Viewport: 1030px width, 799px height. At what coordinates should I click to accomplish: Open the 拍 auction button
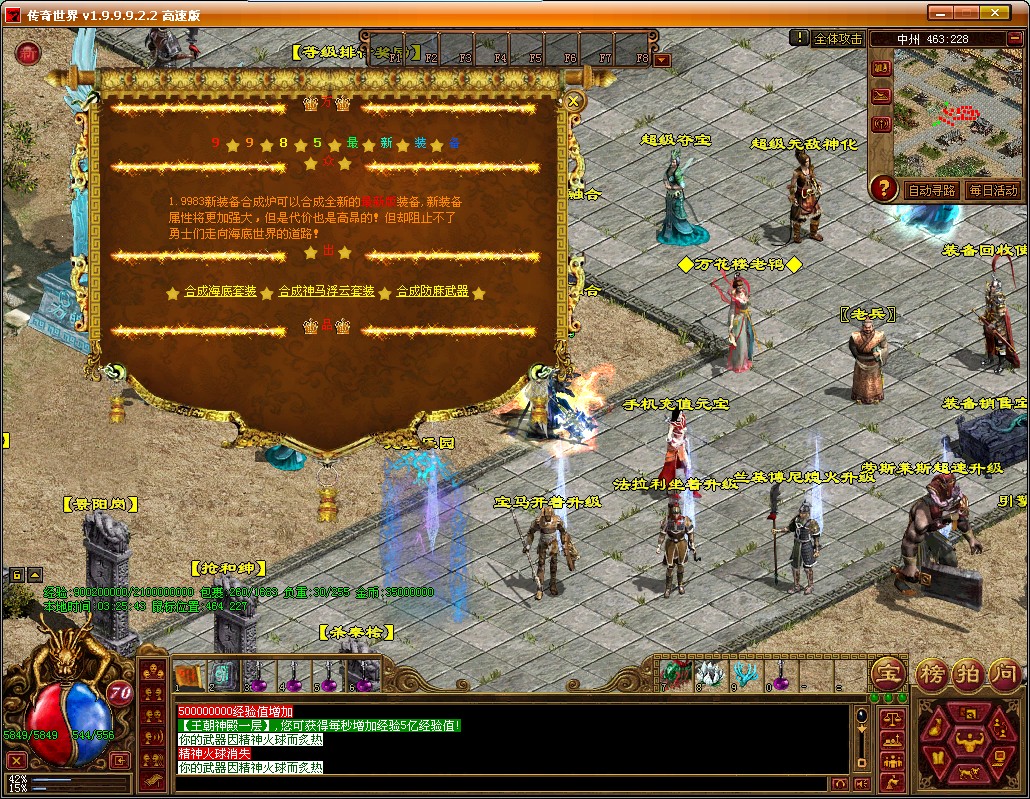968,674
